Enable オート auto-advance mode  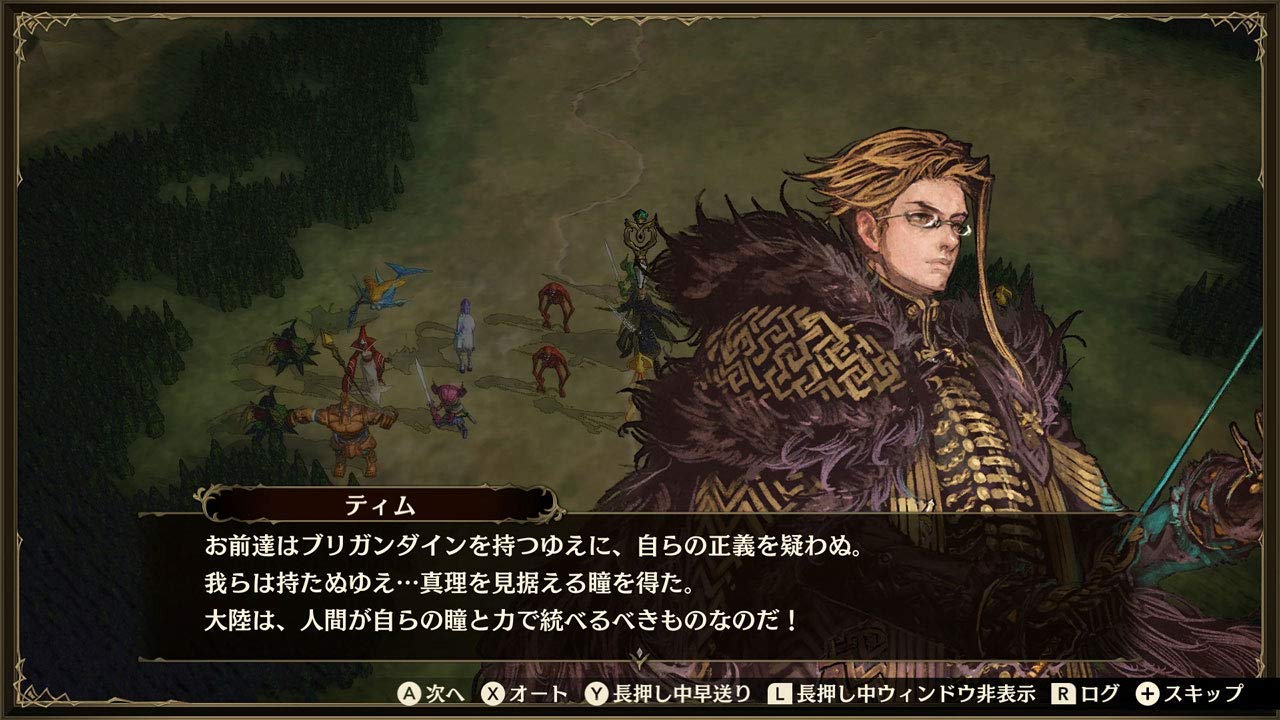click(x=535, y=692)
